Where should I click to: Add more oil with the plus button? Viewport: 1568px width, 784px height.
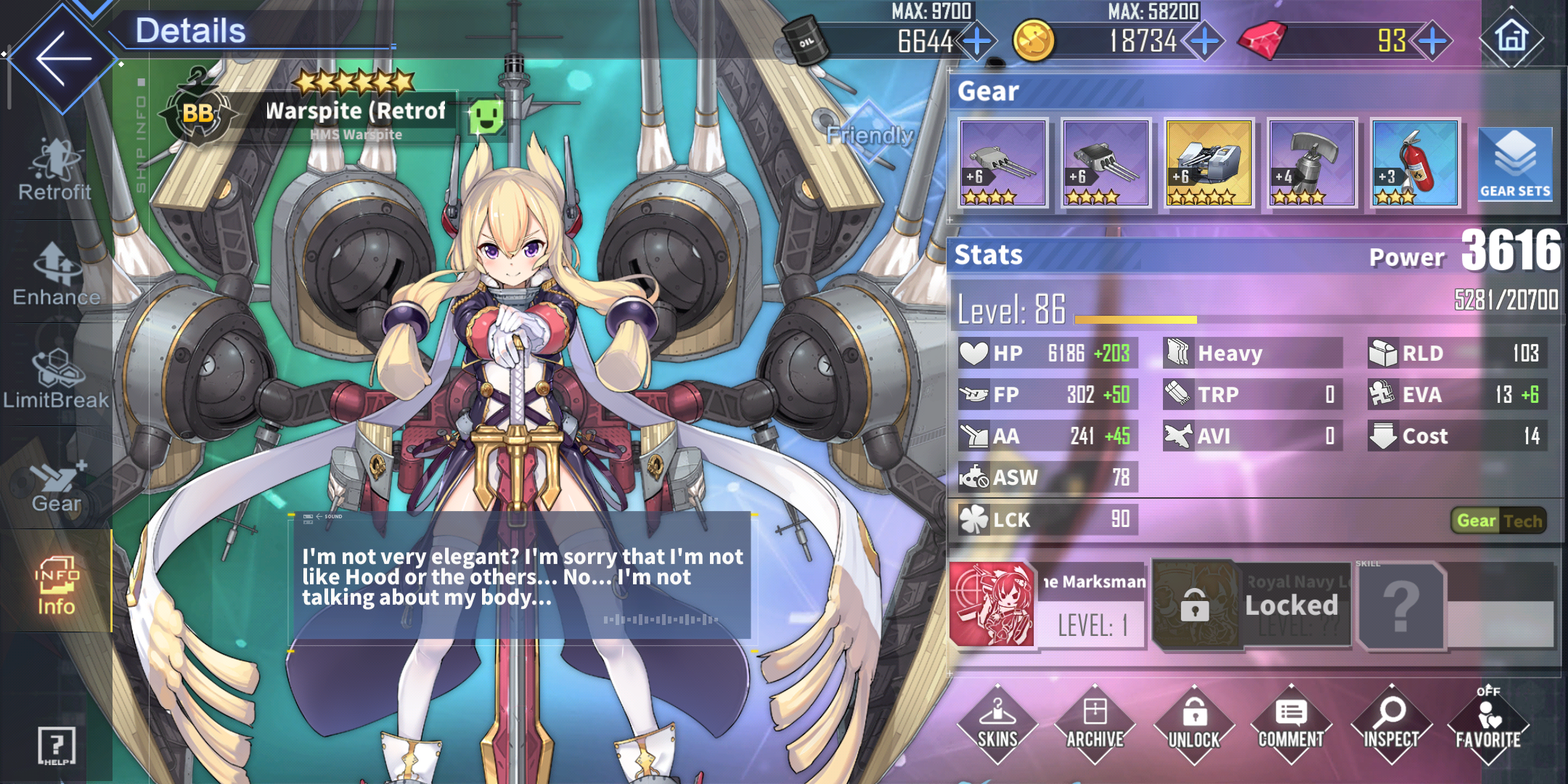(977, 41)
